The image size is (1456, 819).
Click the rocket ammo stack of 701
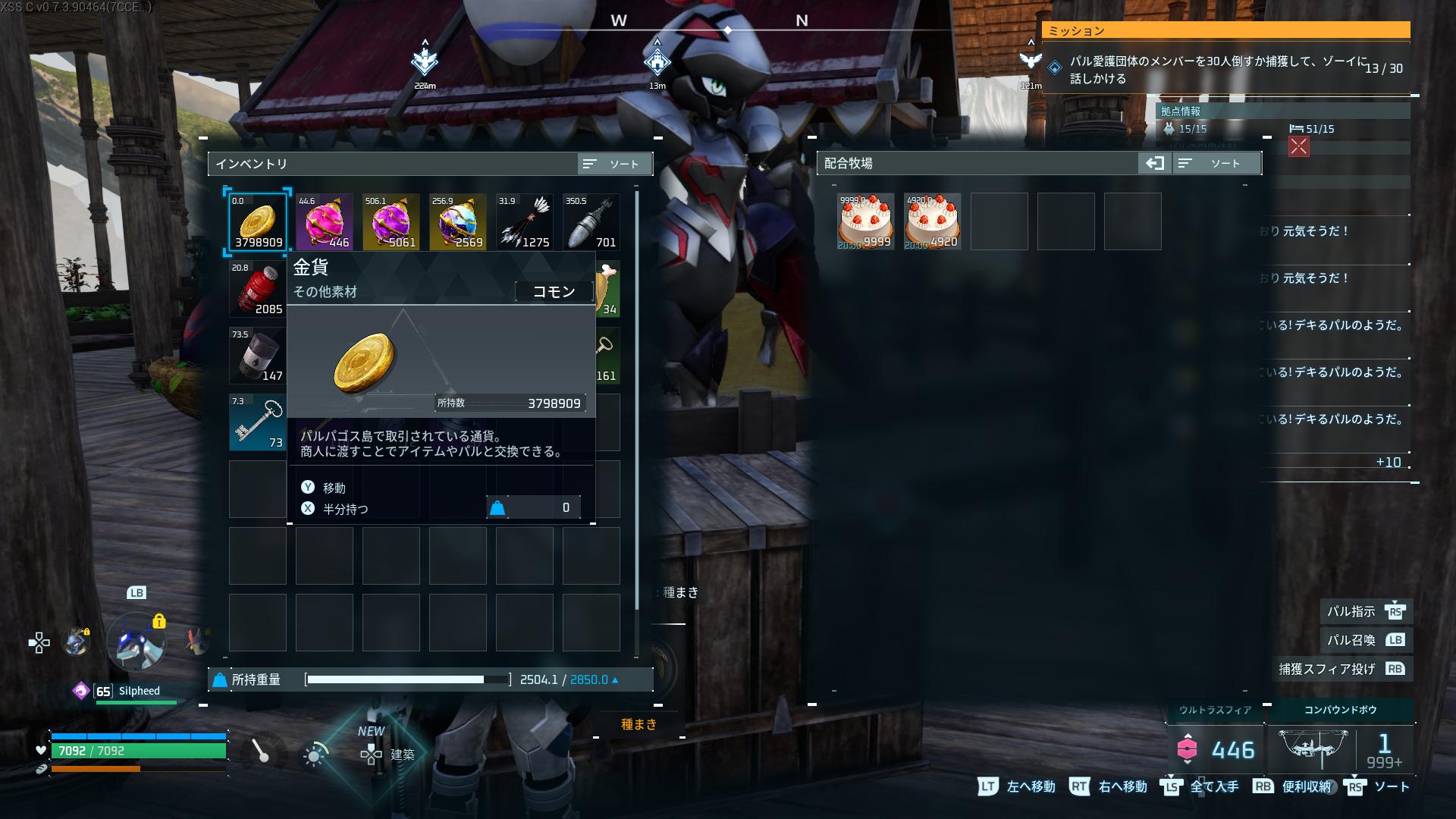pyautogui.click(x=591, y=221)
